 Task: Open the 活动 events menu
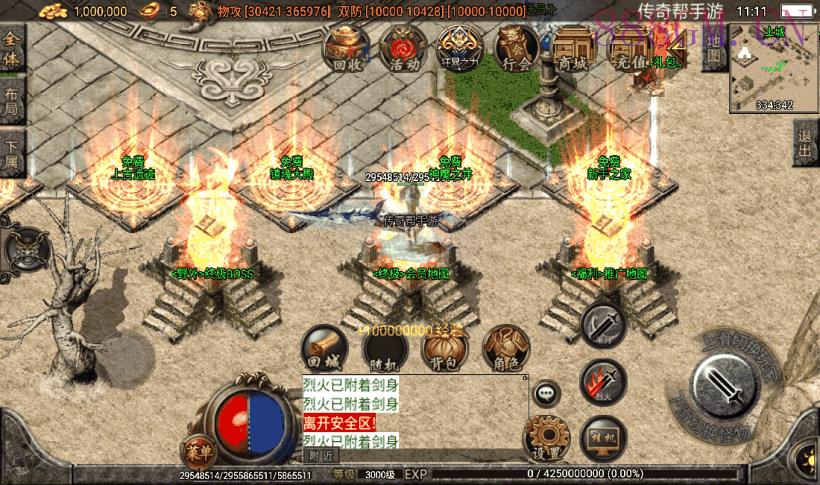coord(404,48)
